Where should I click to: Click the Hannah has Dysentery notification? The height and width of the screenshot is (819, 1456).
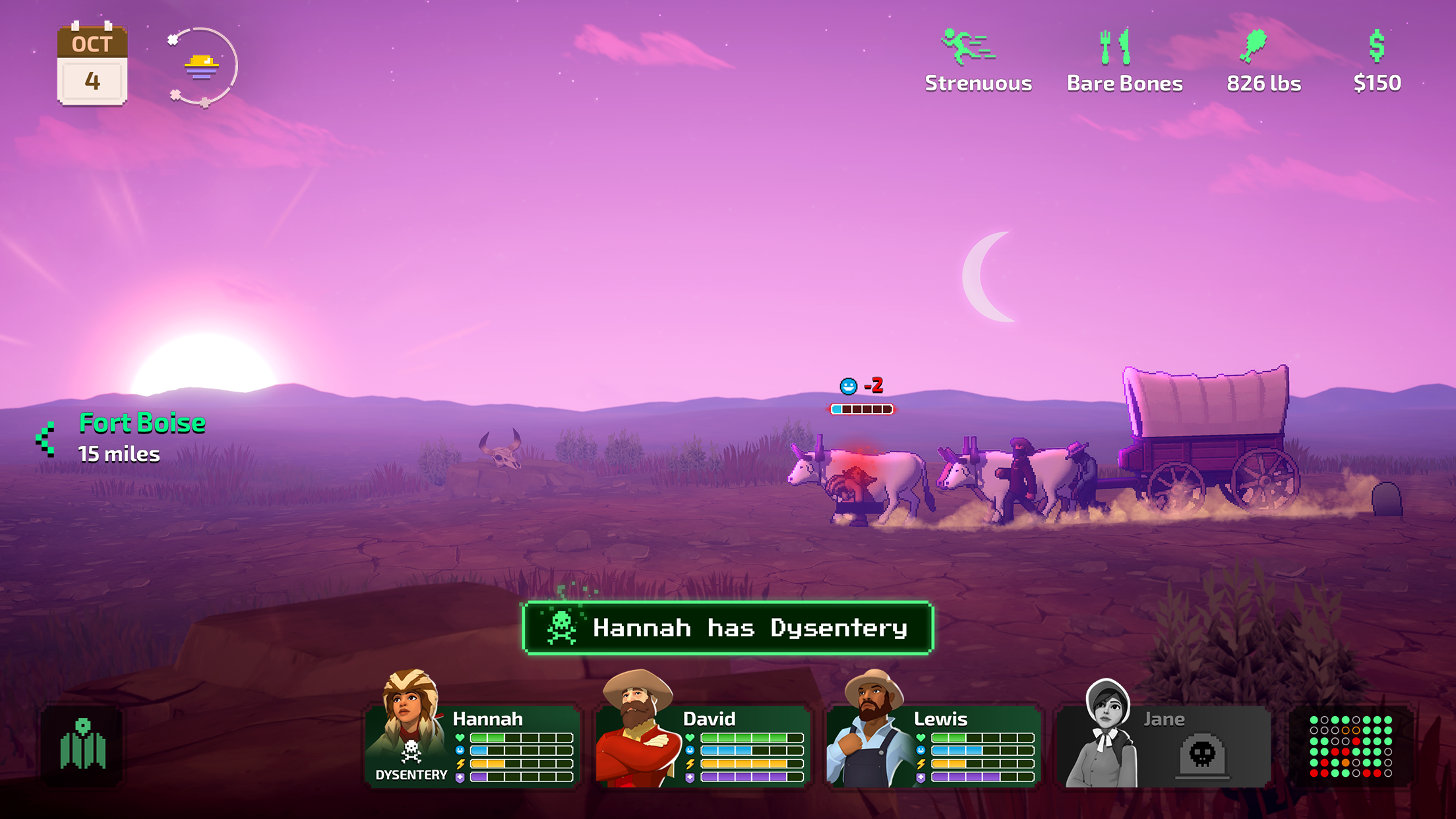pos(728,628)
